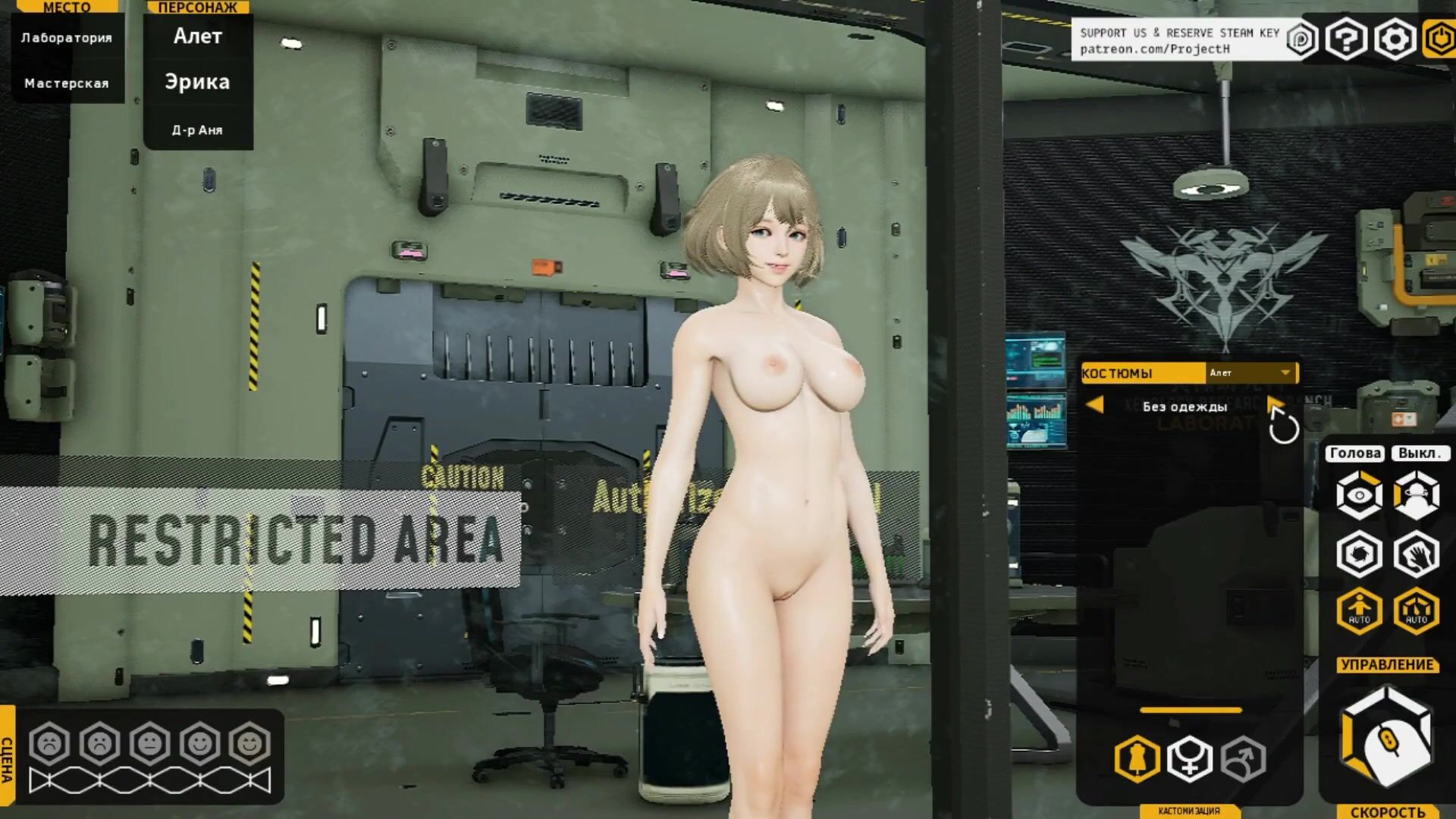Pick the character Д-р Аня
This screenshot has height=819, width=1456.
pyautogui.click(x=198, y=130)
